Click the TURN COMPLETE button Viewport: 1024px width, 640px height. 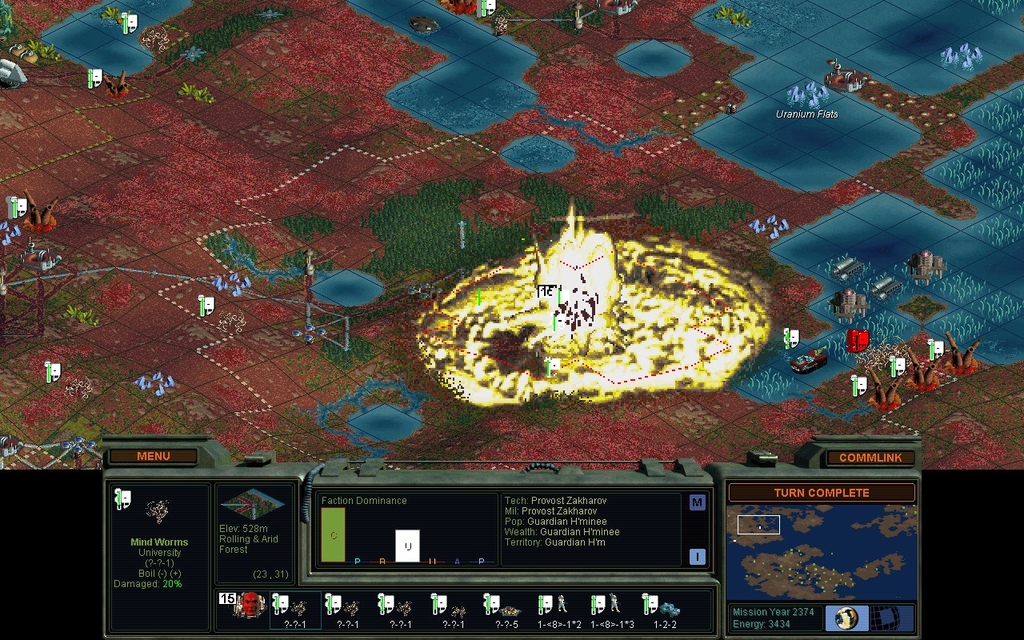[820, 493]
